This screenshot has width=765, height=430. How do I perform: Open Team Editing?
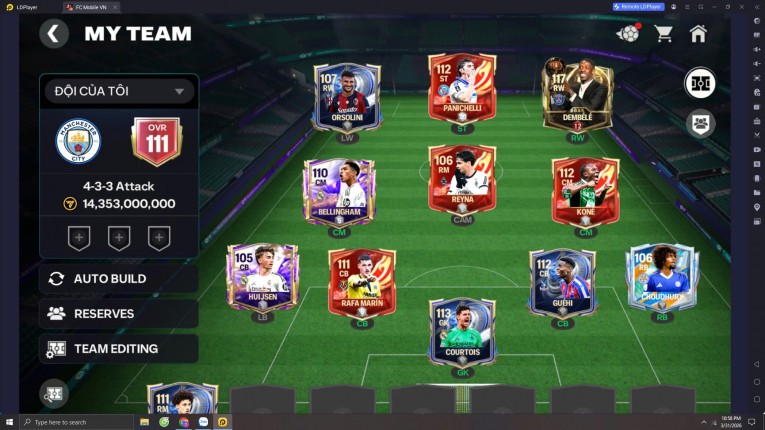click(x=118, y=348)
